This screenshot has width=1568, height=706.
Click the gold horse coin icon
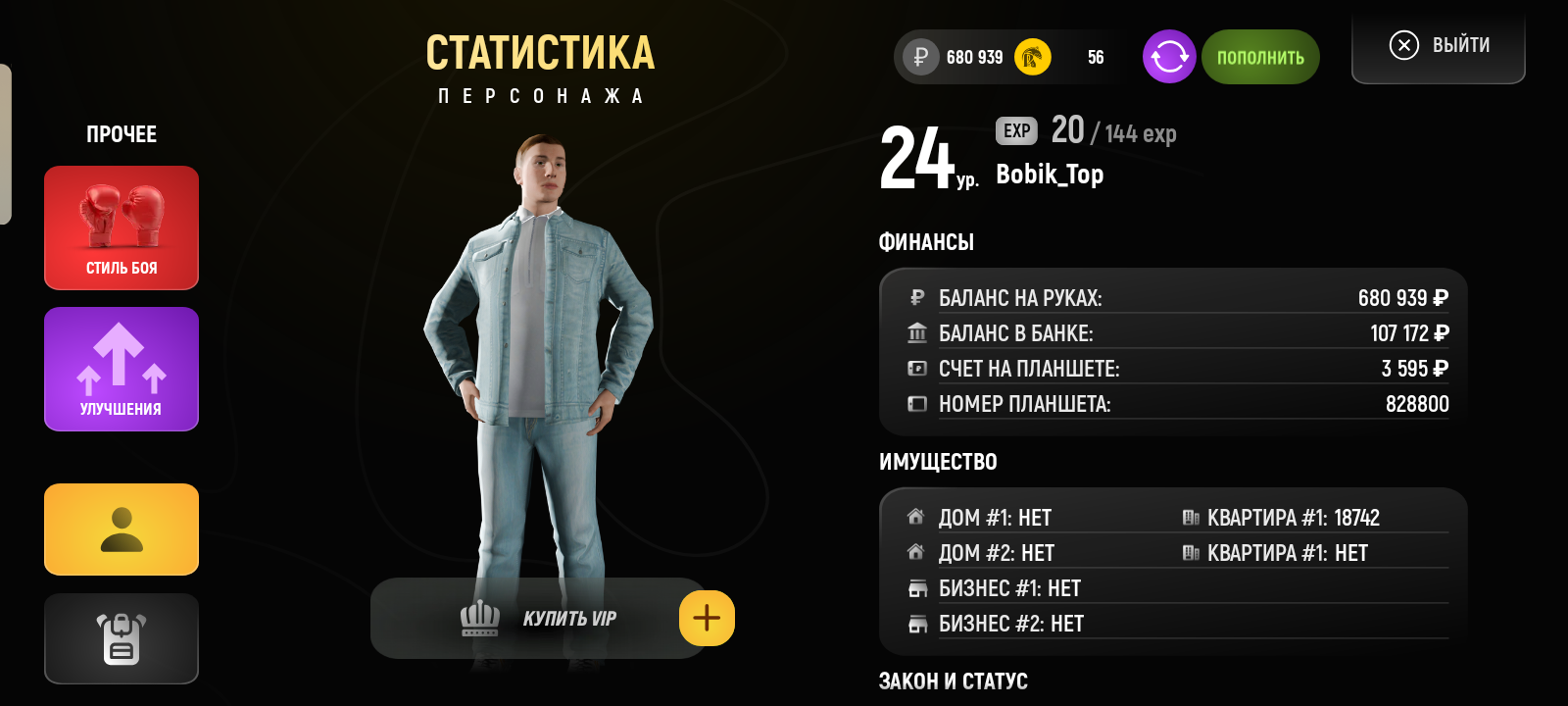(1032, 57)
